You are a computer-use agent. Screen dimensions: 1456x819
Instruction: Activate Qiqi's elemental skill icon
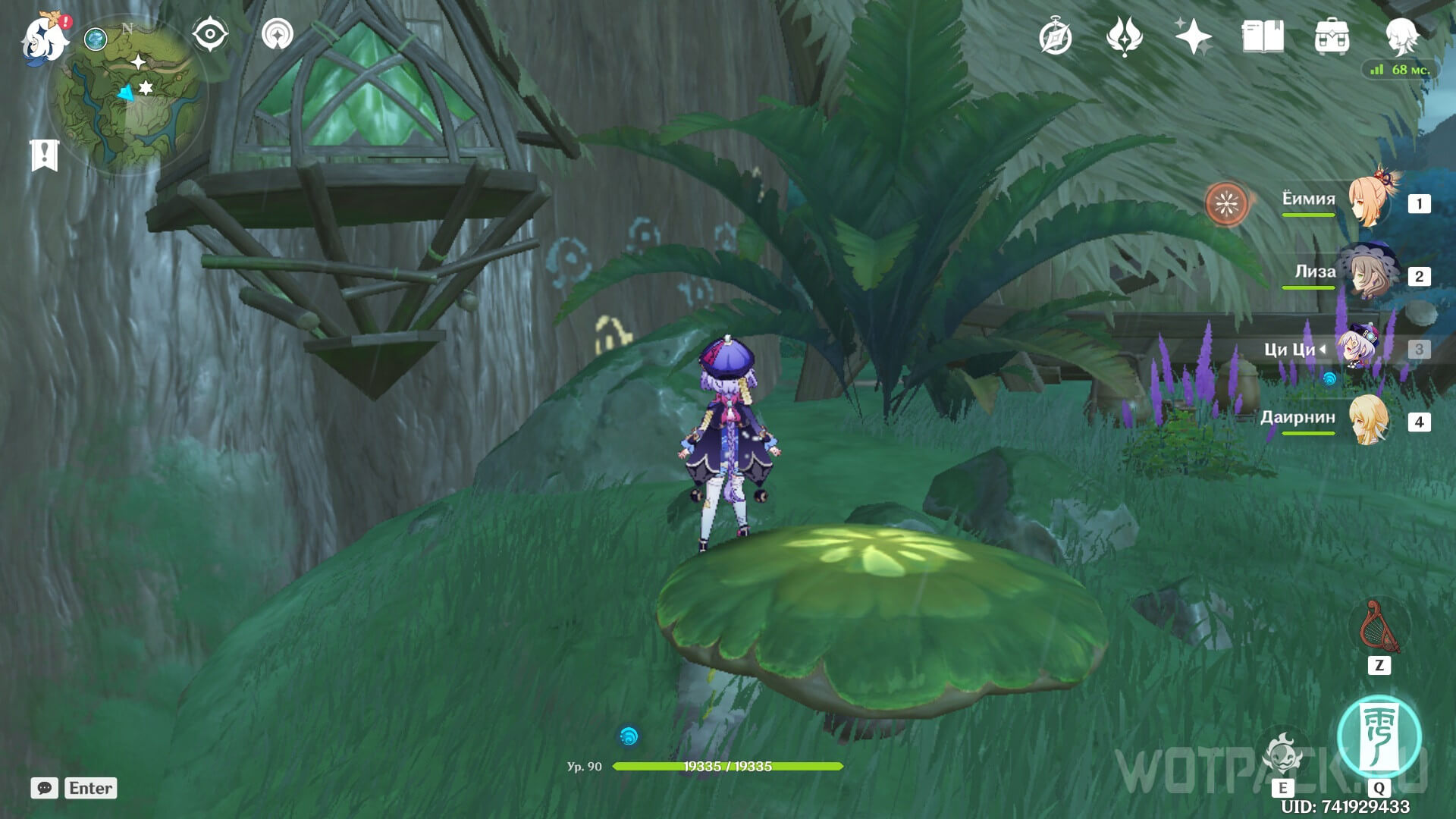click(x=1282, y=755)
